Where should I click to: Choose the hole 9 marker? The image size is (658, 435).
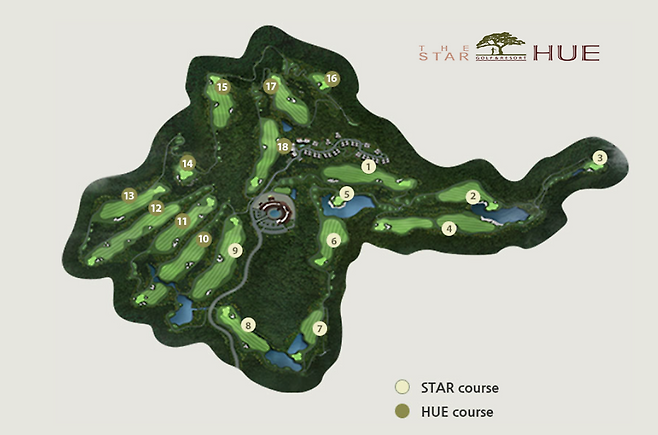click(x=236, y=251)
